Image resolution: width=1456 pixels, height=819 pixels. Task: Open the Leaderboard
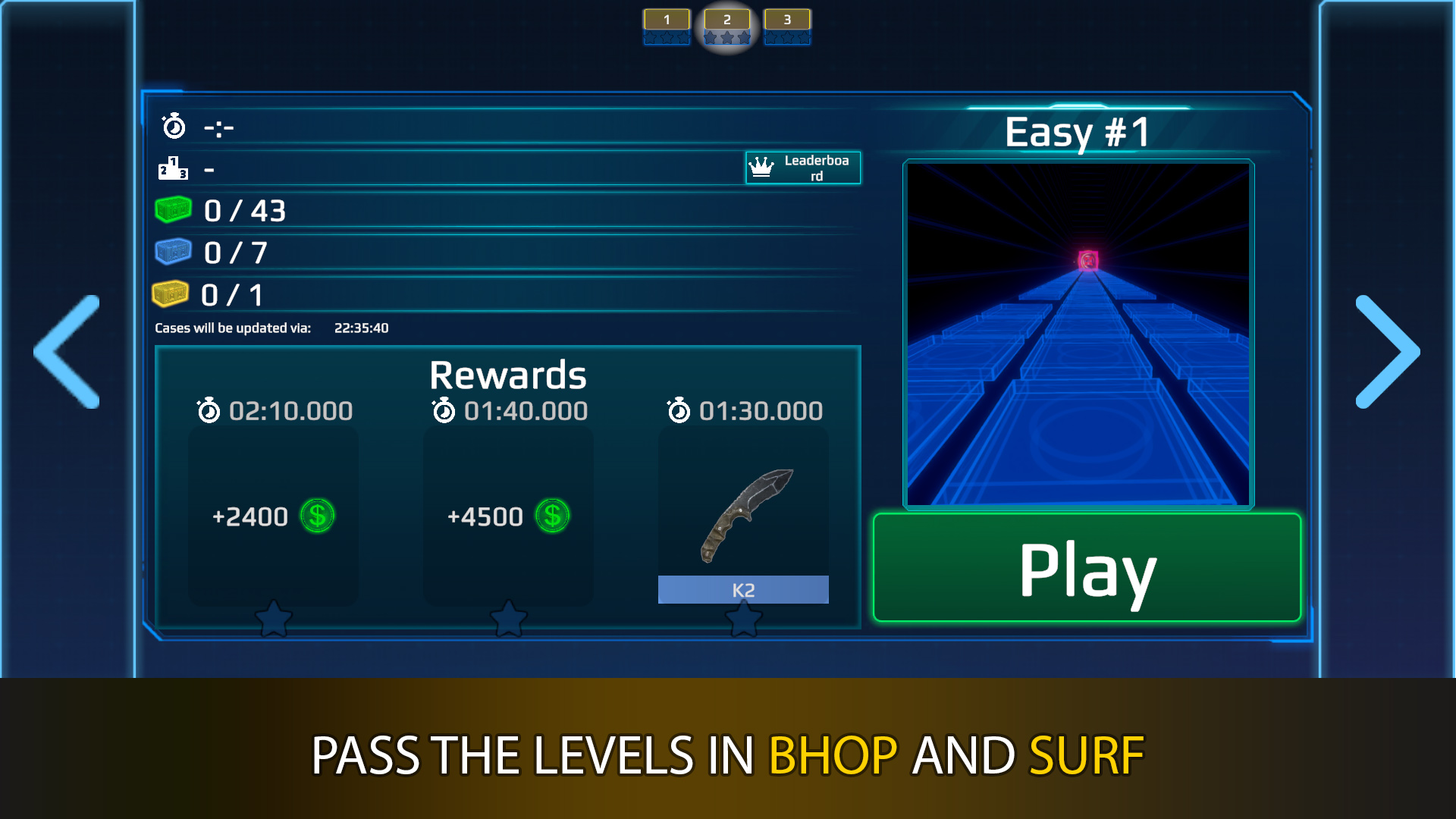[803, 168]
